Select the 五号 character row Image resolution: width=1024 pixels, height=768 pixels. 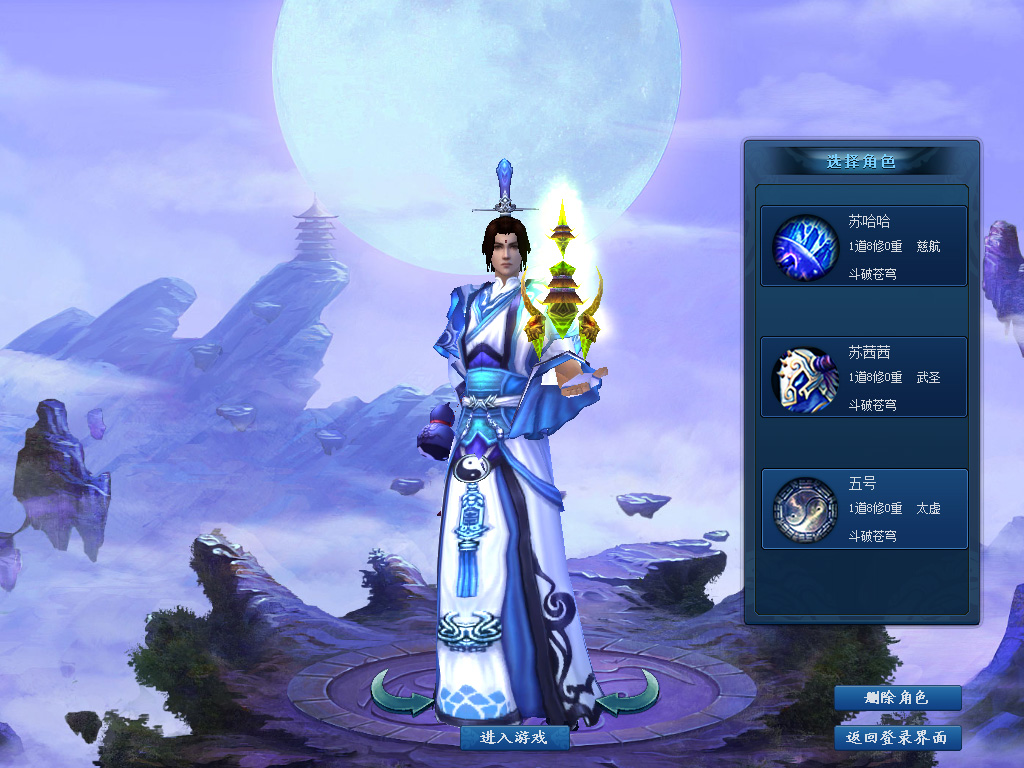point(864,509)
